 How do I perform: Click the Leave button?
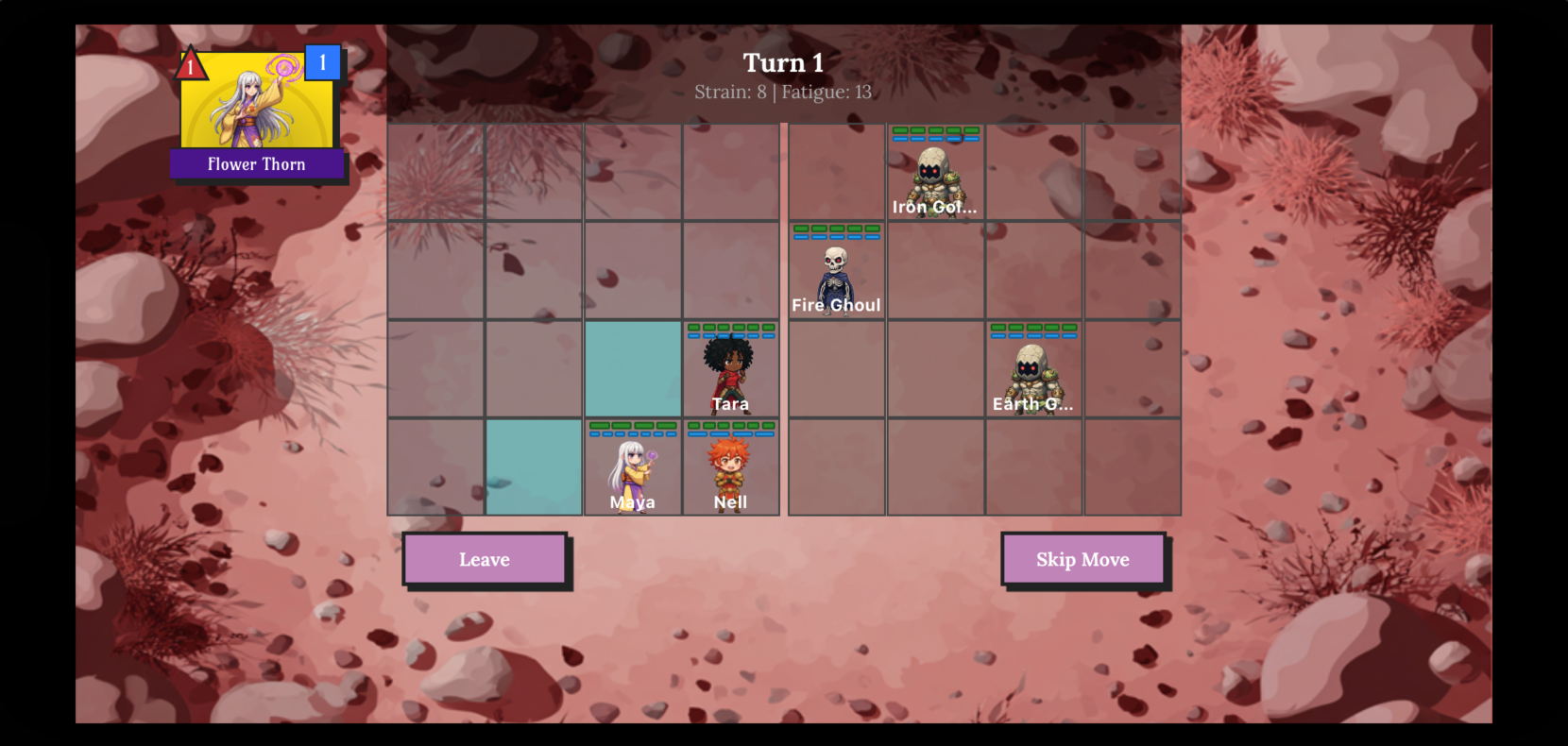pos(485,559)
